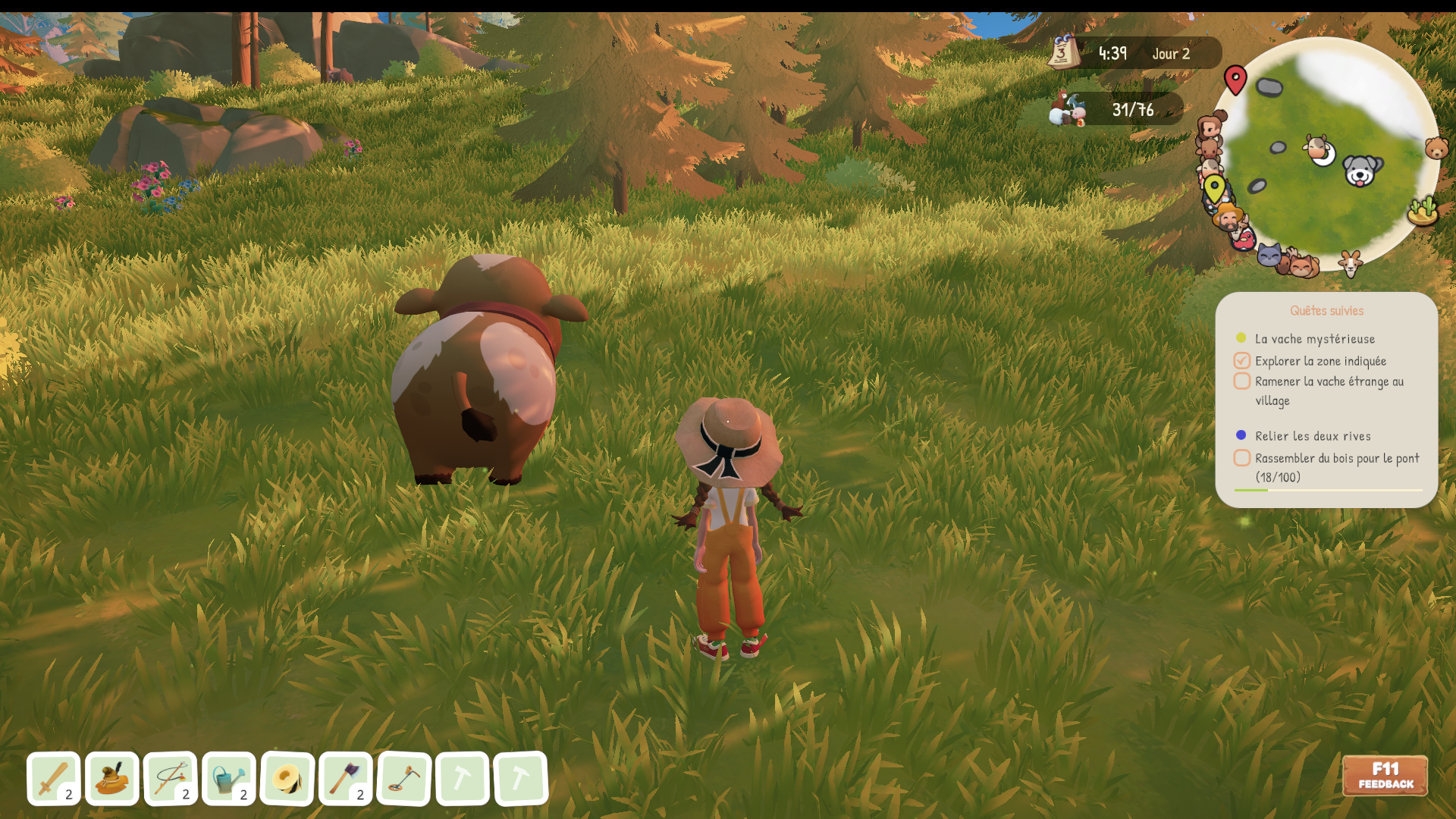Open the animal collection counter icon

[x=1068, y=109]
